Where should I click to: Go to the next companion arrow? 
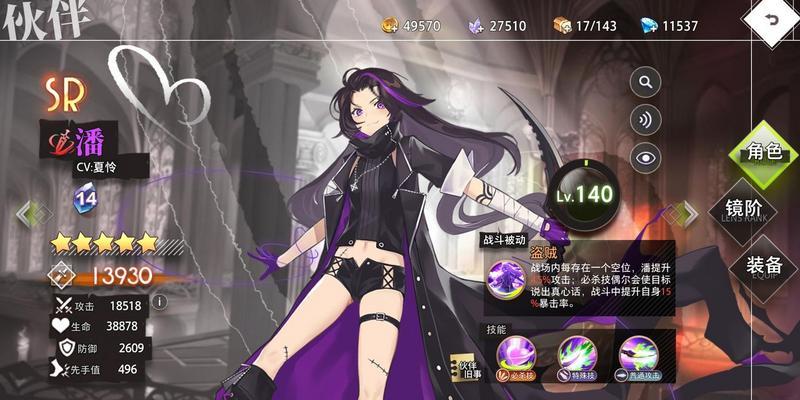pyautogui.click(x=687, y=212)
